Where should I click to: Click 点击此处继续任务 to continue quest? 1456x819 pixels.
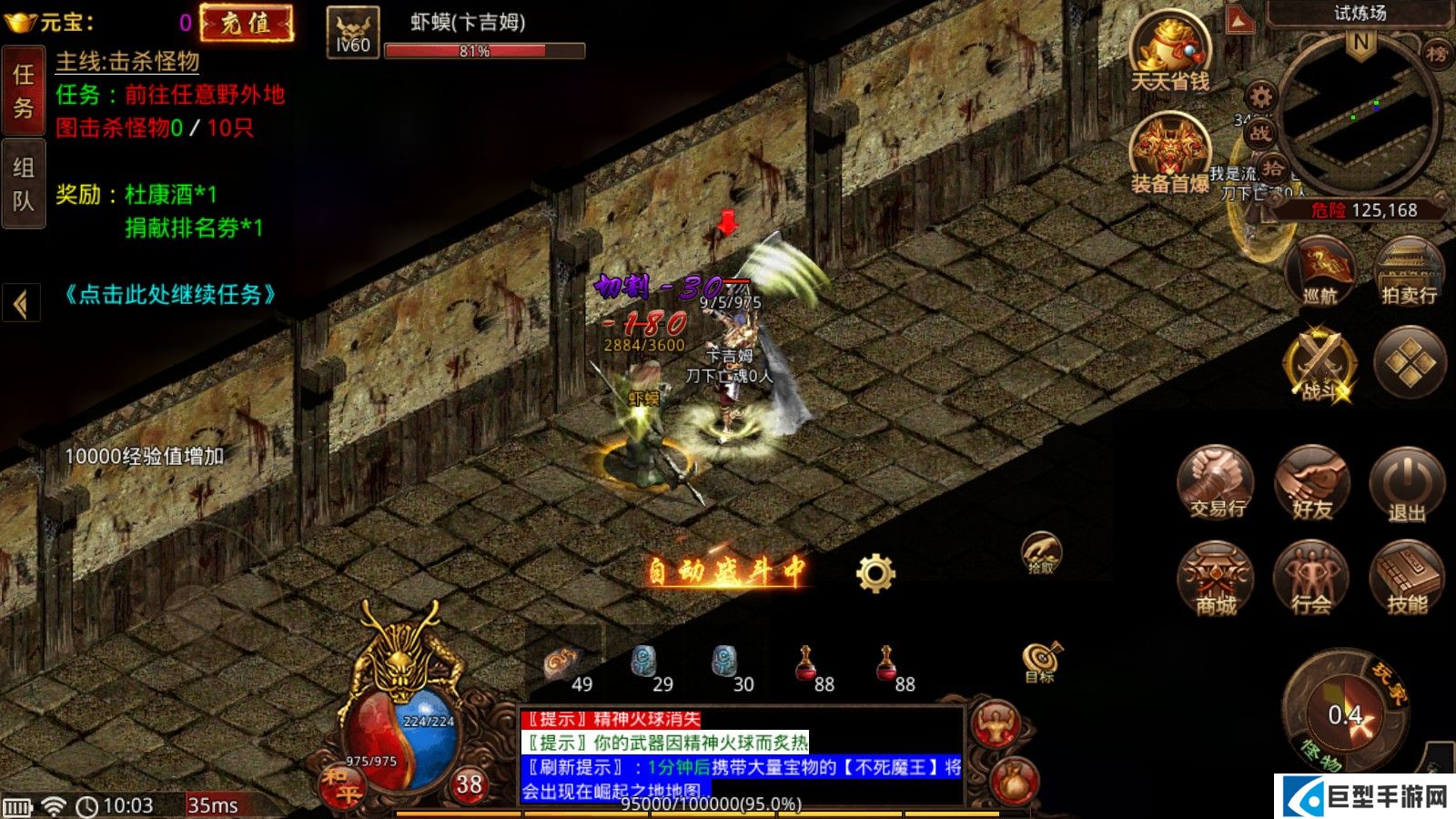169,295
